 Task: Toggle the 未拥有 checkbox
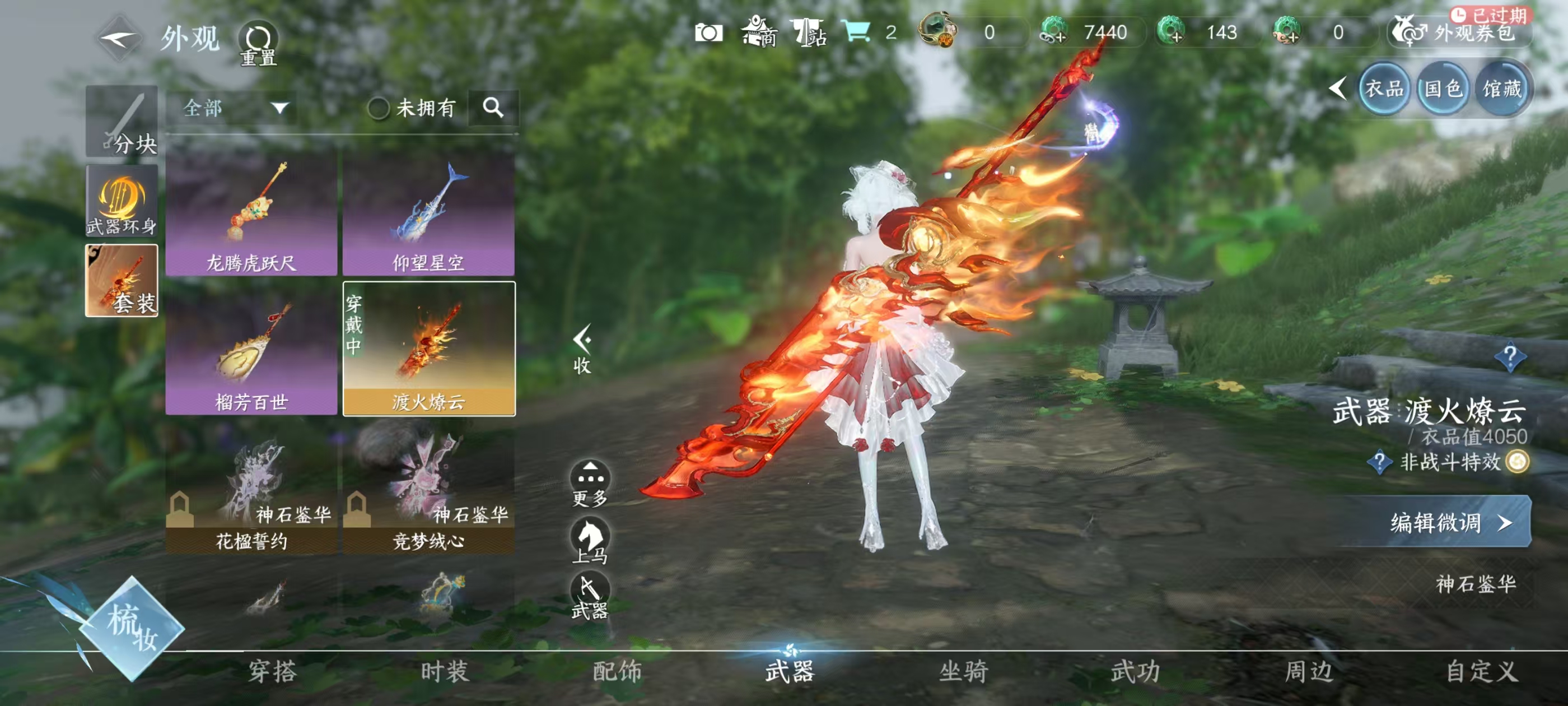(379, 109)
